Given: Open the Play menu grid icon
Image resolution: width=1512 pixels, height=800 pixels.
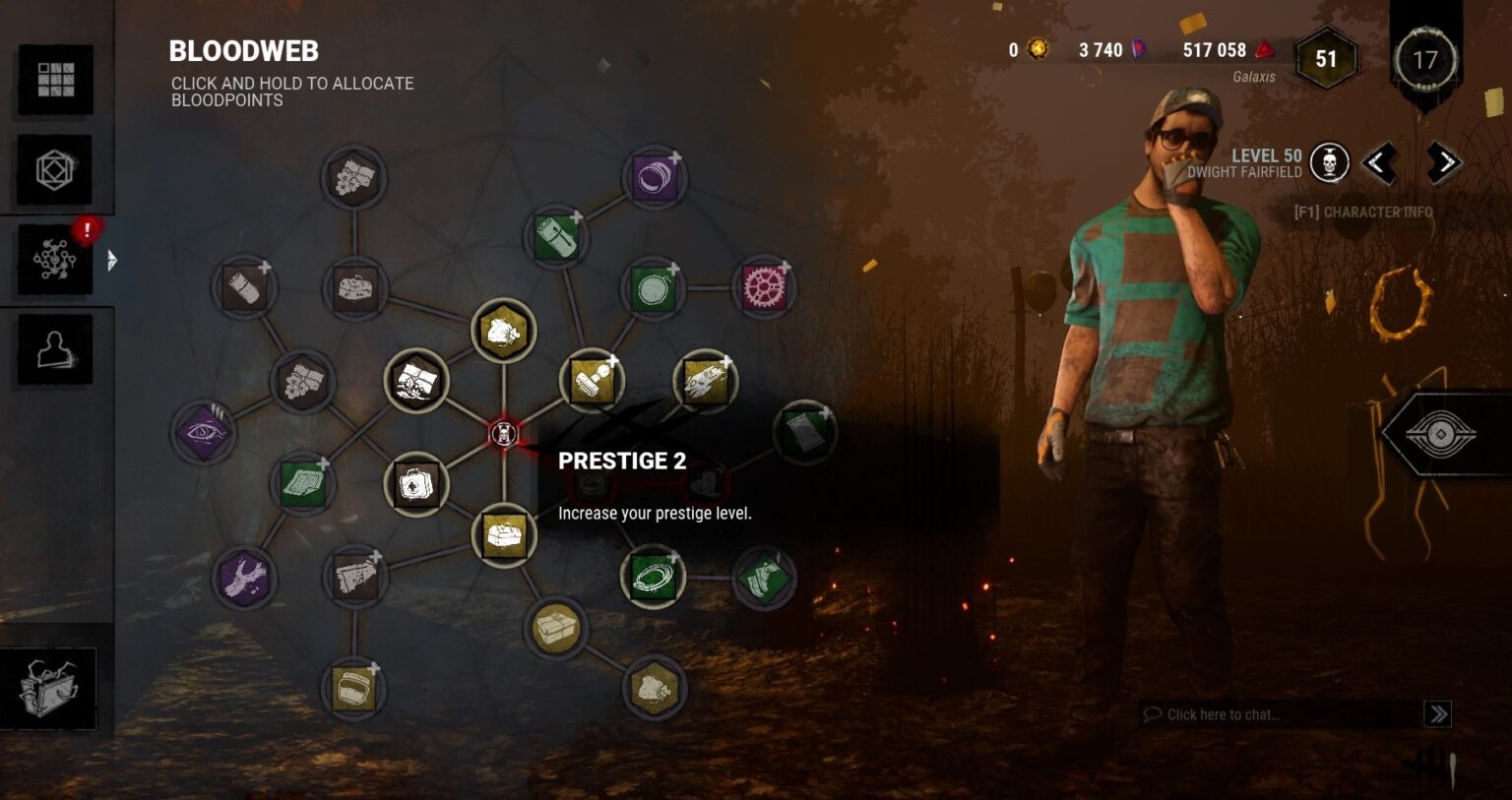Looking at the screenshot, I should point(55,79).
